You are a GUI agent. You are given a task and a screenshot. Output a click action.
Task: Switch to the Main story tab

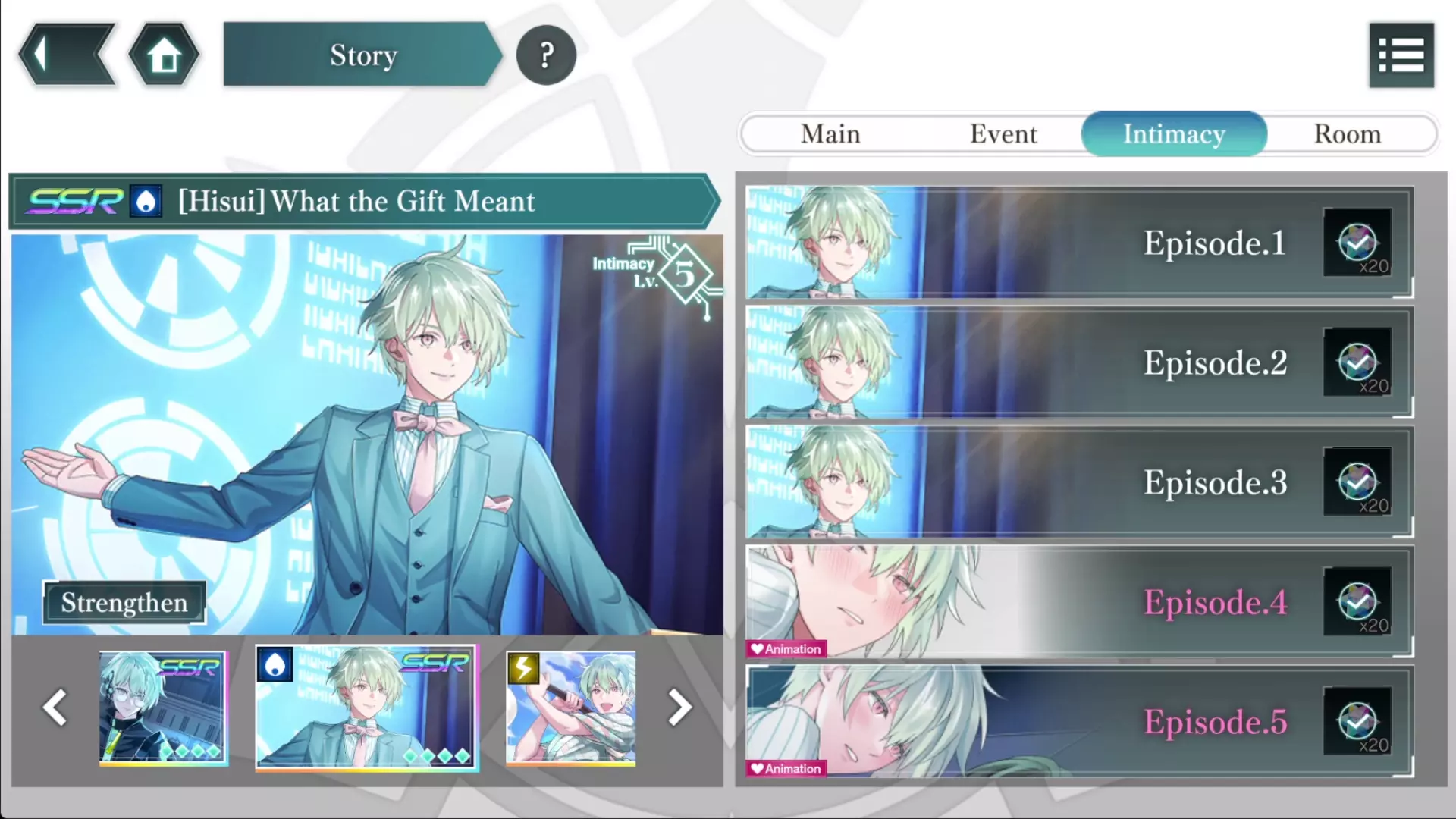pyautogui.click(x=830, y=134)
